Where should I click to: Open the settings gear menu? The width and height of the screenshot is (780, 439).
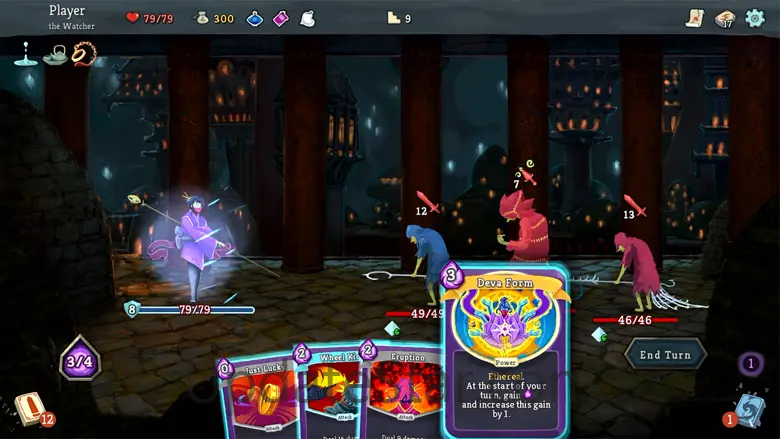[756, 18]
